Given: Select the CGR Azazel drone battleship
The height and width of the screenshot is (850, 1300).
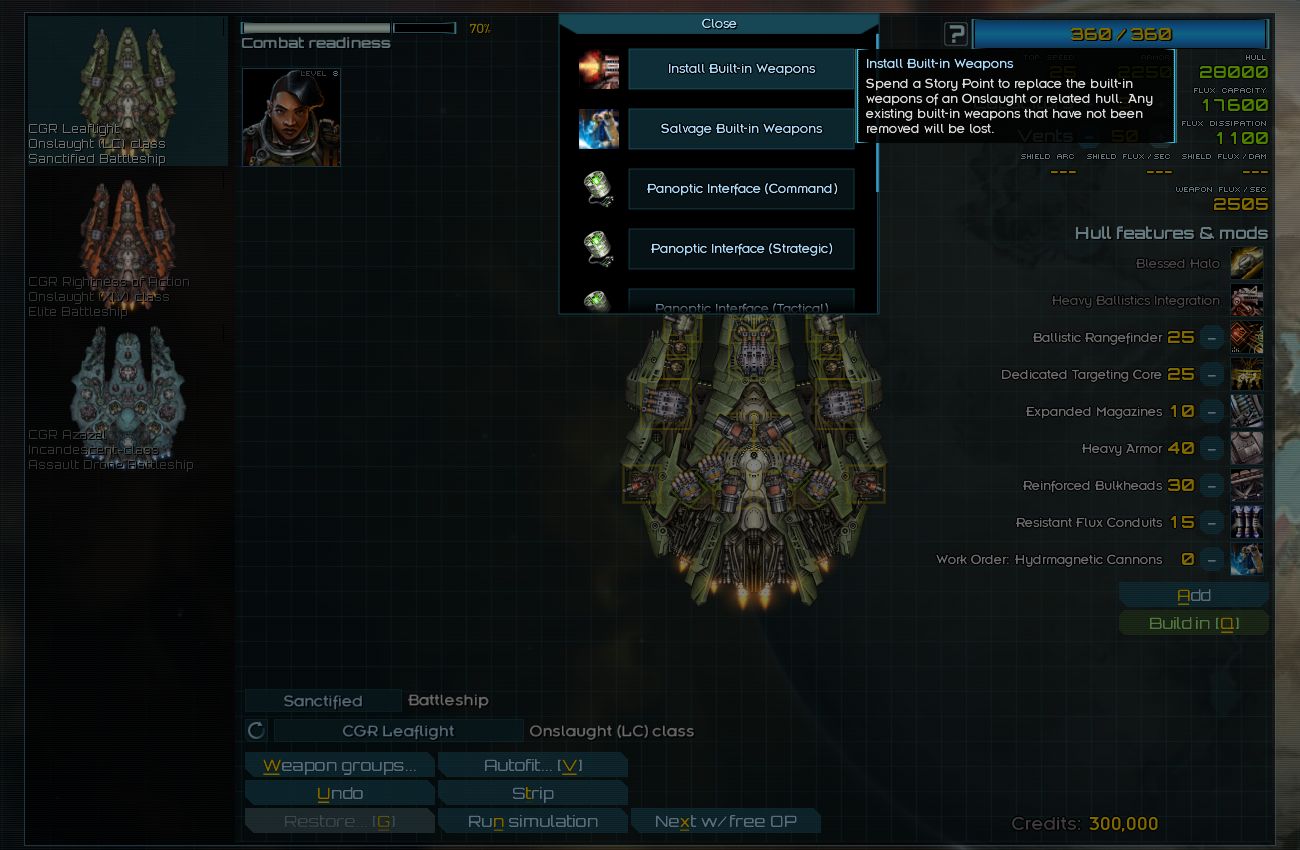Looking at the screenshot, I should point(128,398).
